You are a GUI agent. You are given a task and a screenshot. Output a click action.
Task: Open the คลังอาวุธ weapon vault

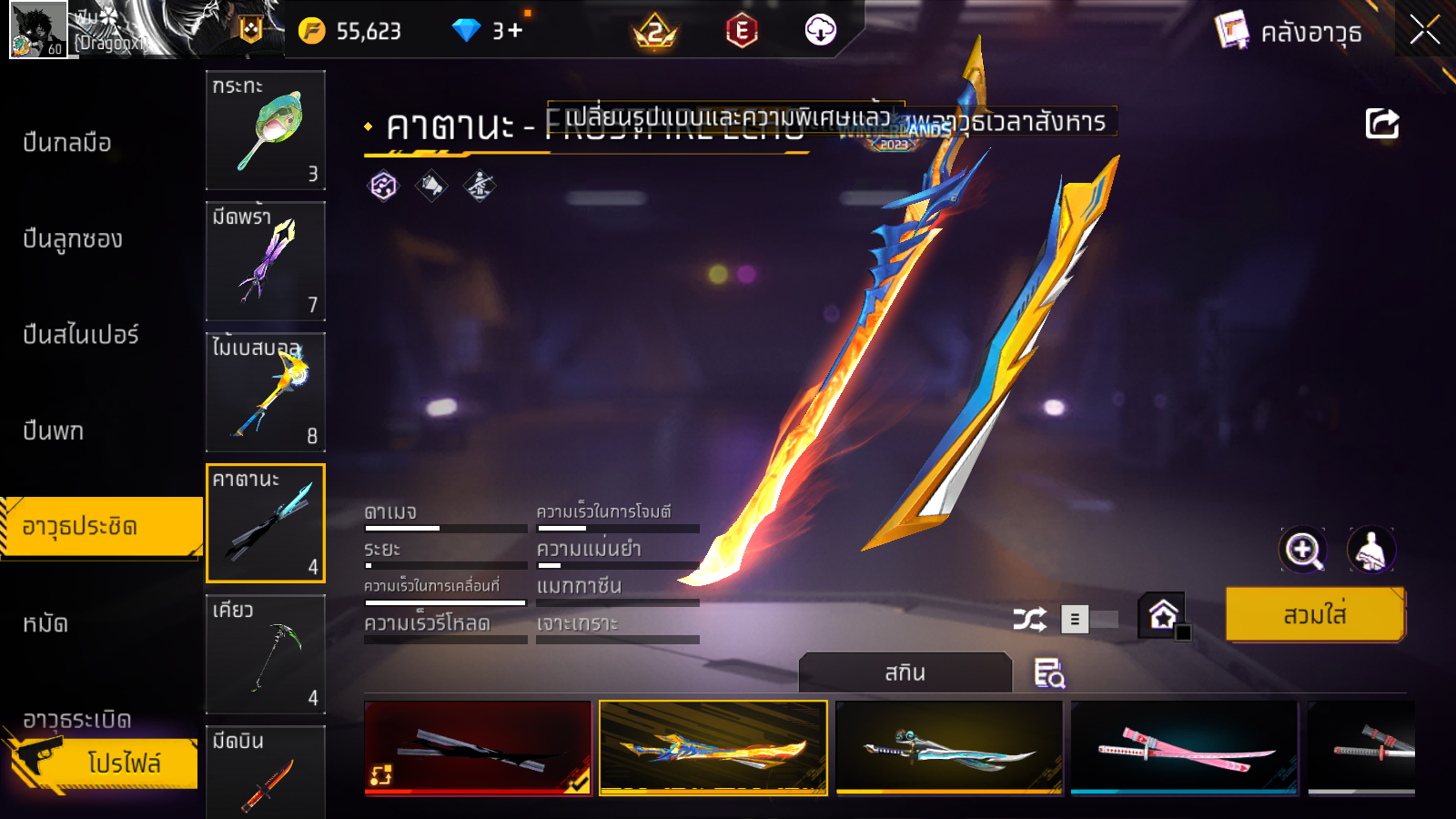click(x=1289, y=32)
